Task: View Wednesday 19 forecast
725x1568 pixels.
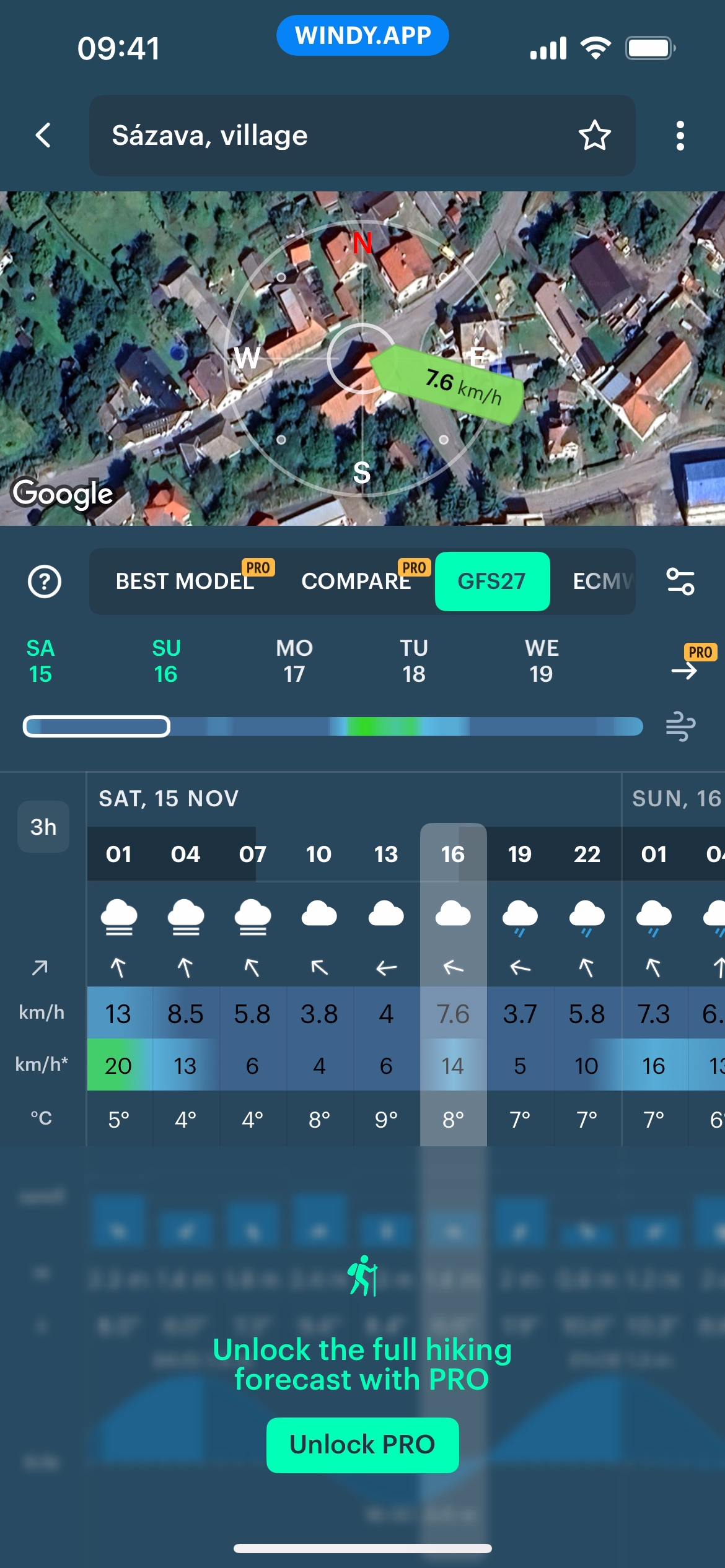Action: pos(542,661)
